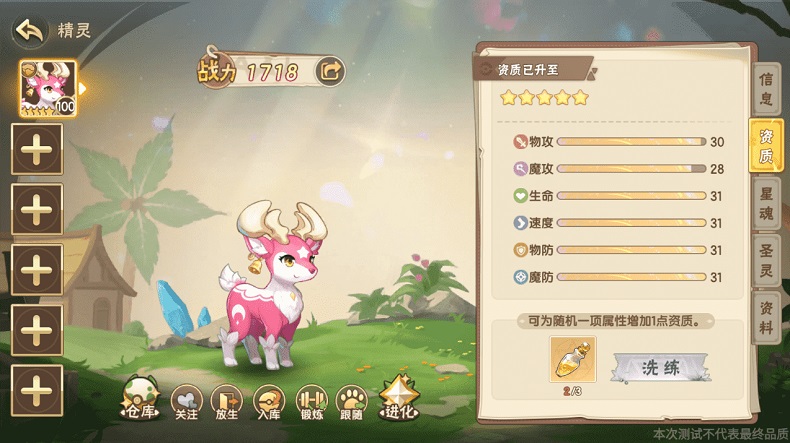
Task: Store the spirit using 入库
Action: point(268,400)
